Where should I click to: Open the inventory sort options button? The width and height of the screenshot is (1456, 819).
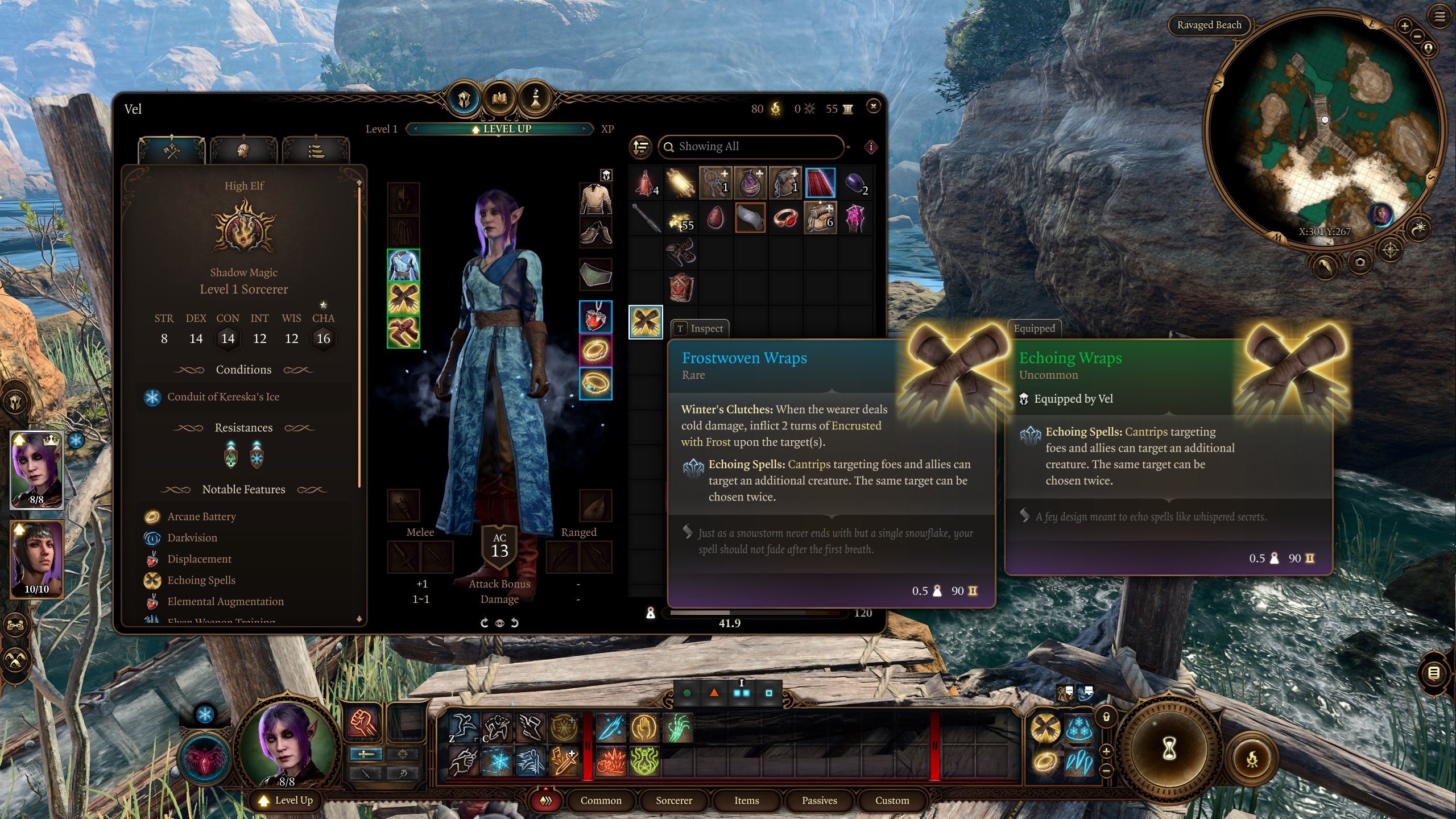[x=640, y=147]
